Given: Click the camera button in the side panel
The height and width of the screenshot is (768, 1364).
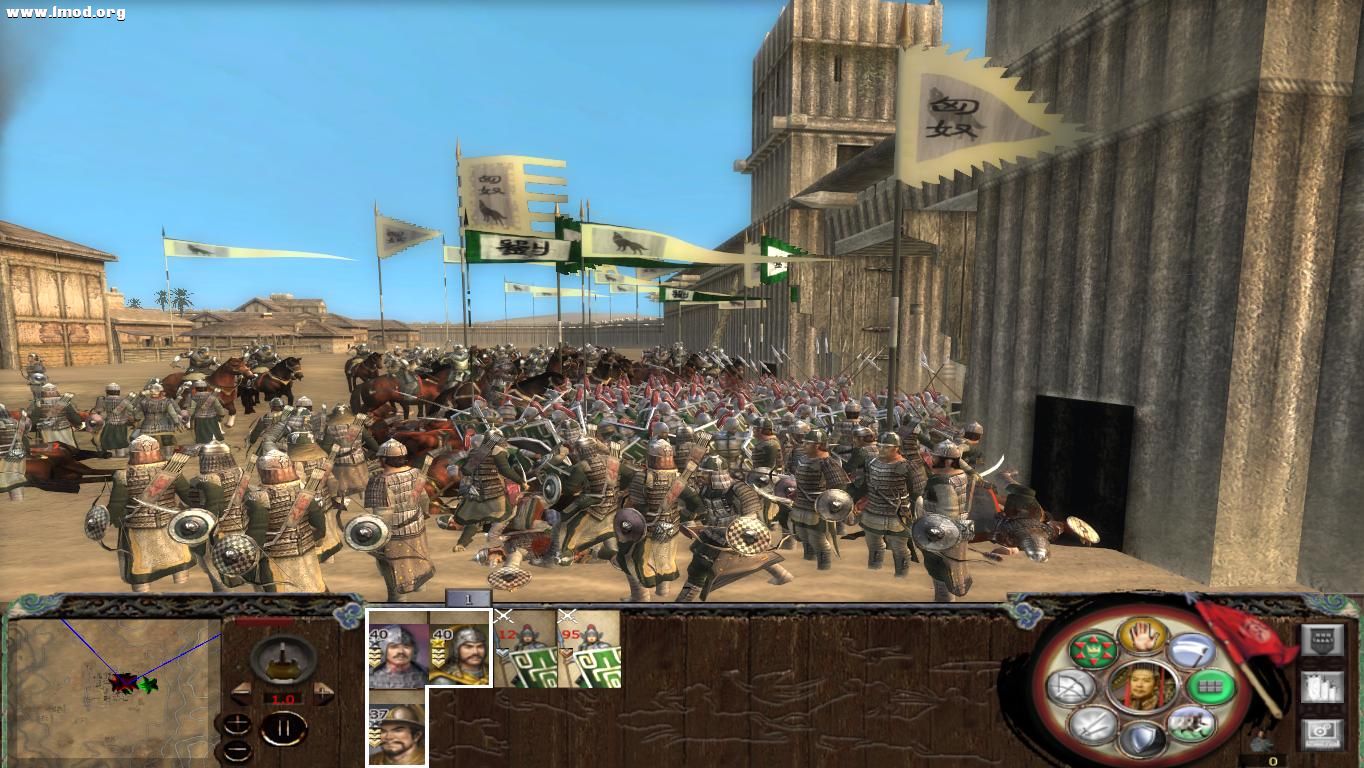Looking at the screenshot, I should tap(1322, 734).
